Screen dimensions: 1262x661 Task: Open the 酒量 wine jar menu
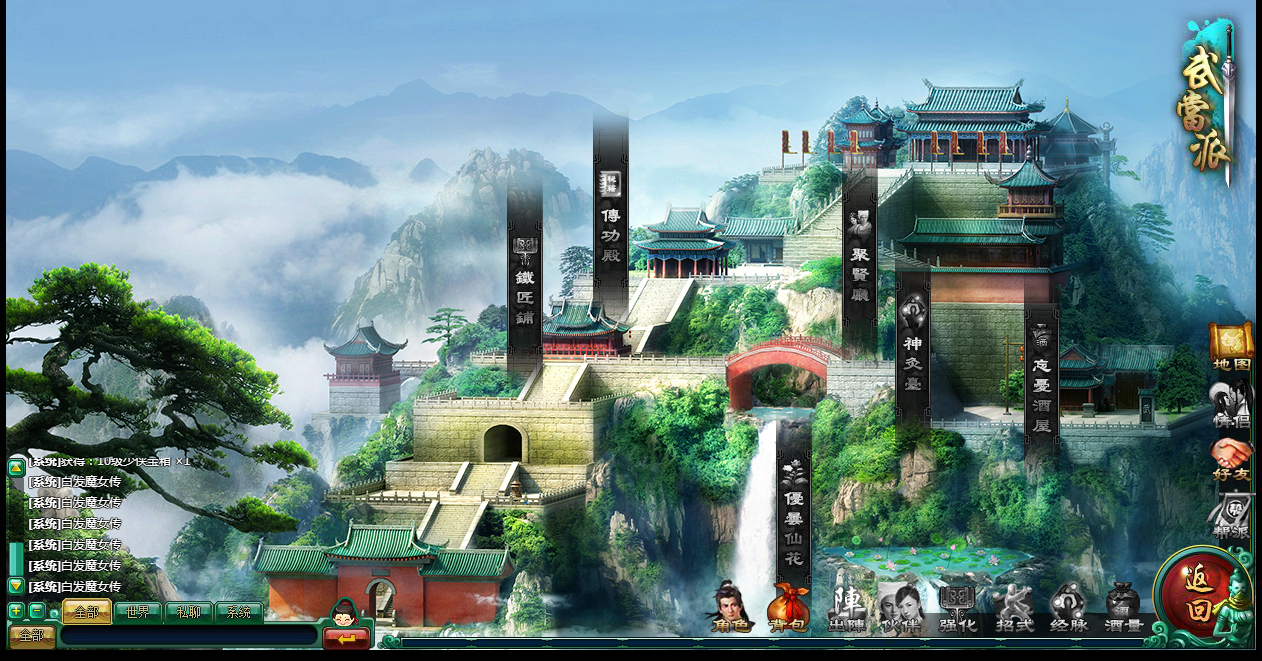click(1123, 606)
